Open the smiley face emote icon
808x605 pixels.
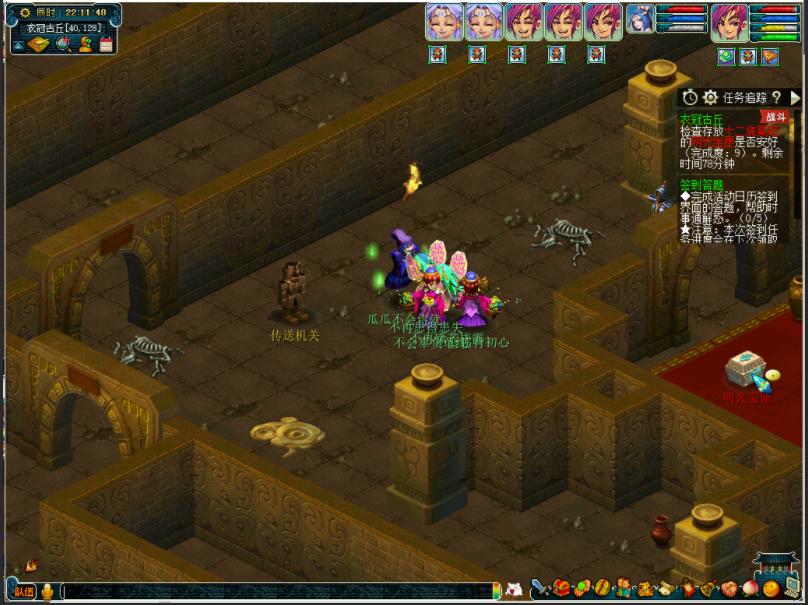click(x=770, y=588)
